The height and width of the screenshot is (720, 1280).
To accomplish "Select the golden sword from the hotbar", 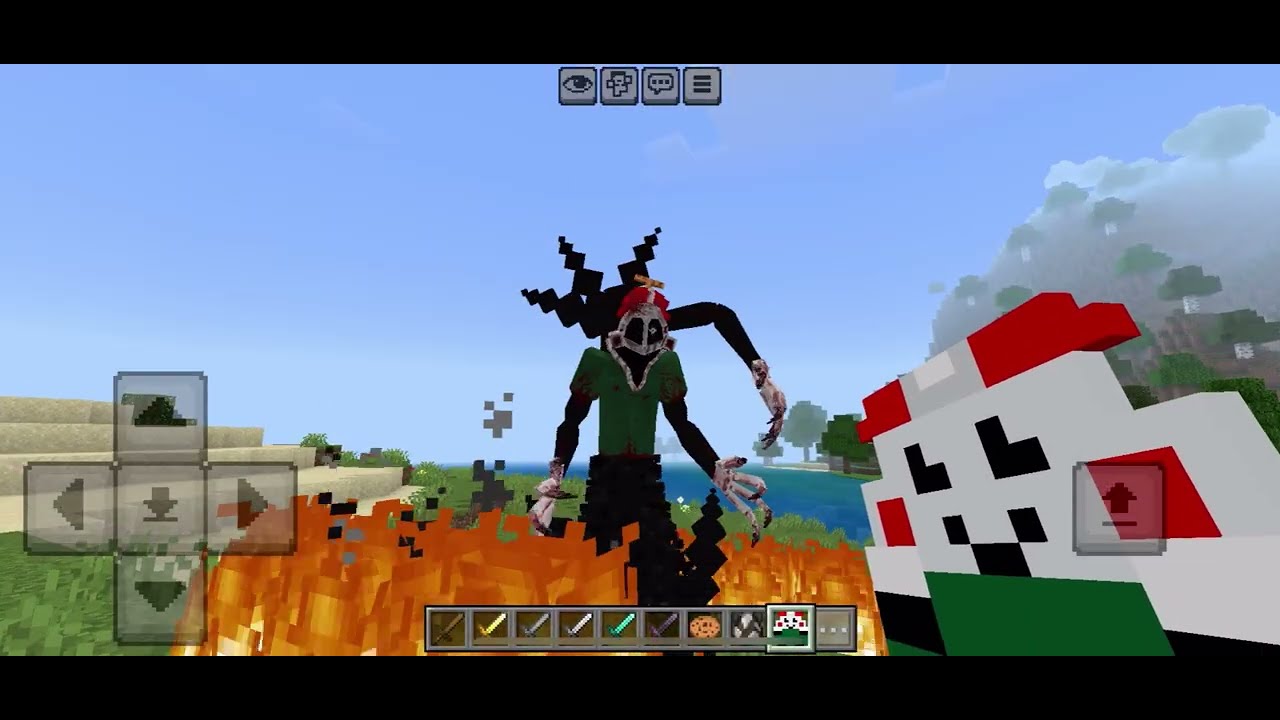I will pos(489,627).
